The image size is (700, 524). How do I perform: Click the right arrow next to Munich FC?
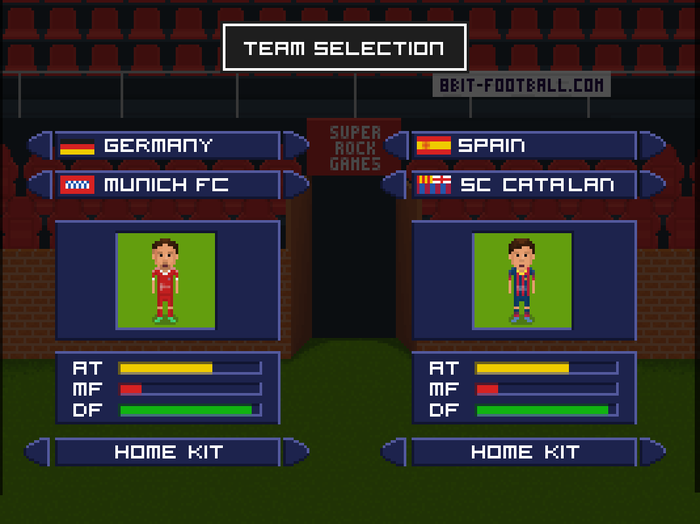click(x=296, y=185)
